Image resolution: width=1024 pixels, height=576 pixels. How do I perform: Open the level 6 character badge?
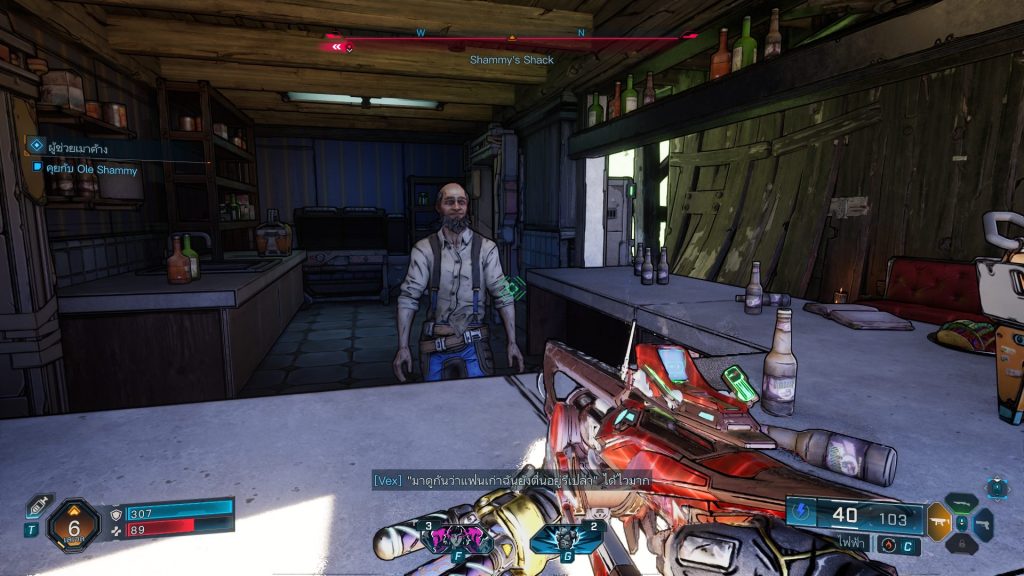point(73,521)
